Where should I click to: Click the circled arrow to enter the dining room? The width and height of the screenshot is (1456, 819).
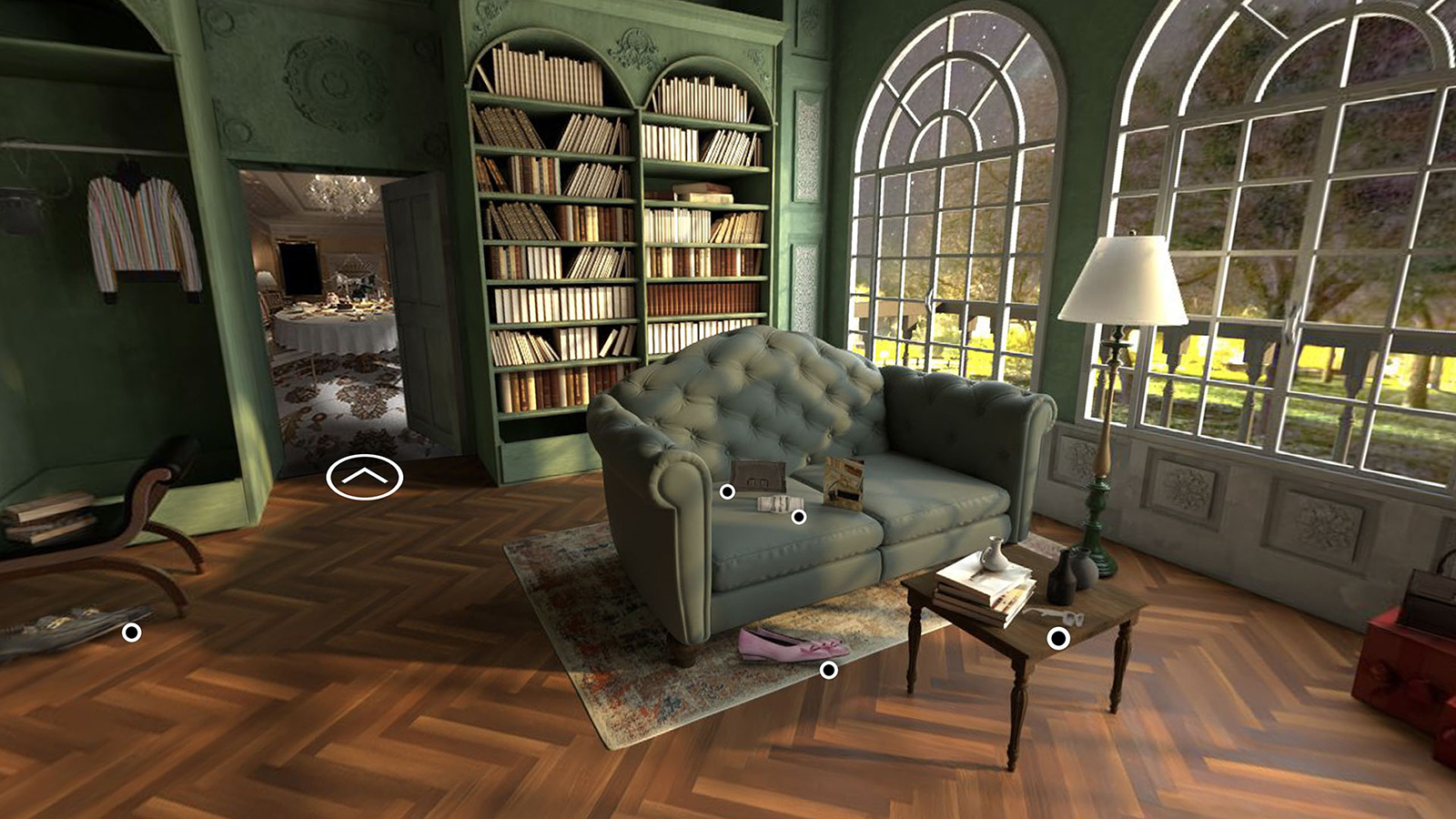click(364, 478)
